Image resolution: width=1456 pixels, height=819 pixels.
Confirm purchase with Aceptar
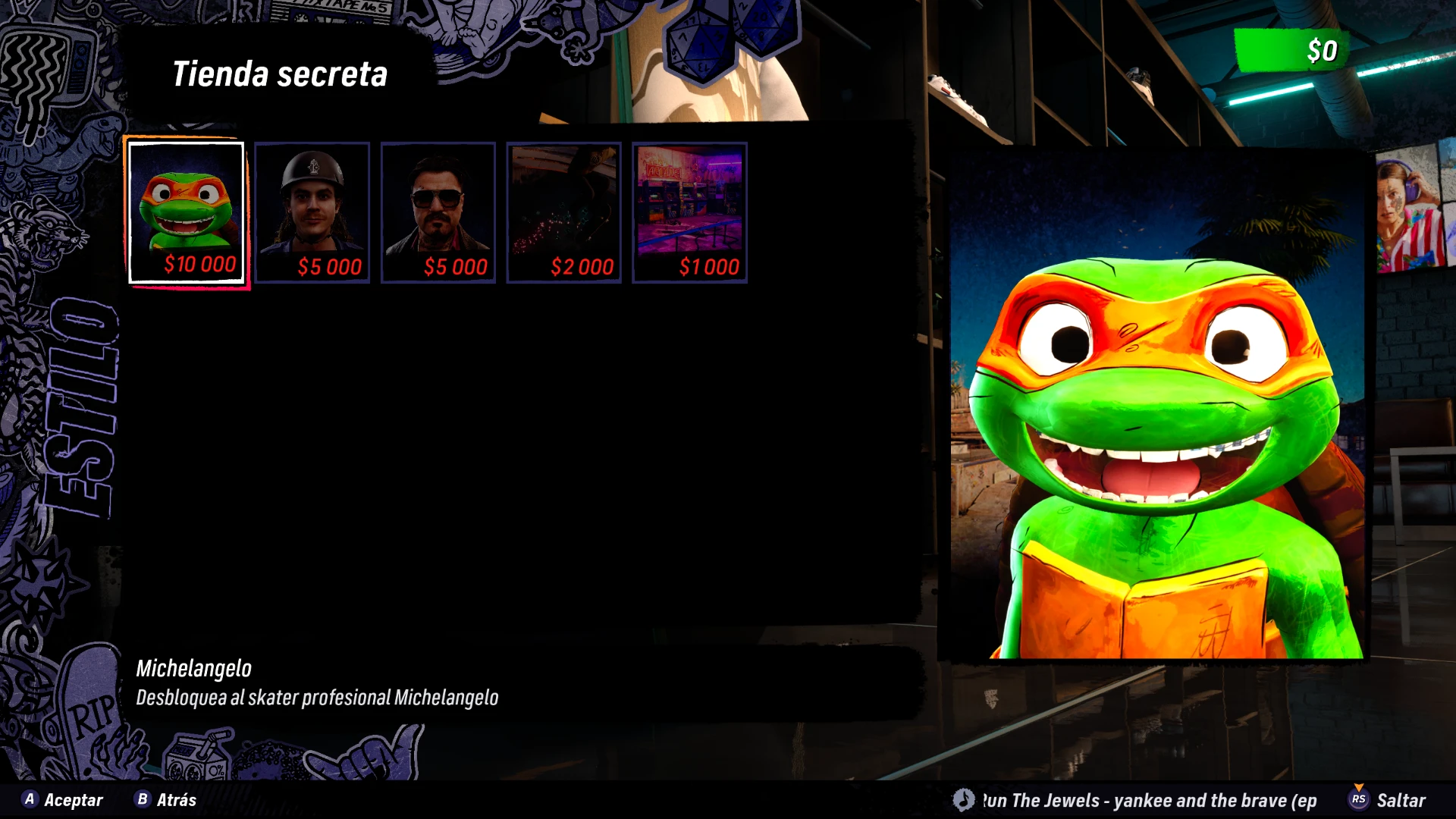point(63,800)
